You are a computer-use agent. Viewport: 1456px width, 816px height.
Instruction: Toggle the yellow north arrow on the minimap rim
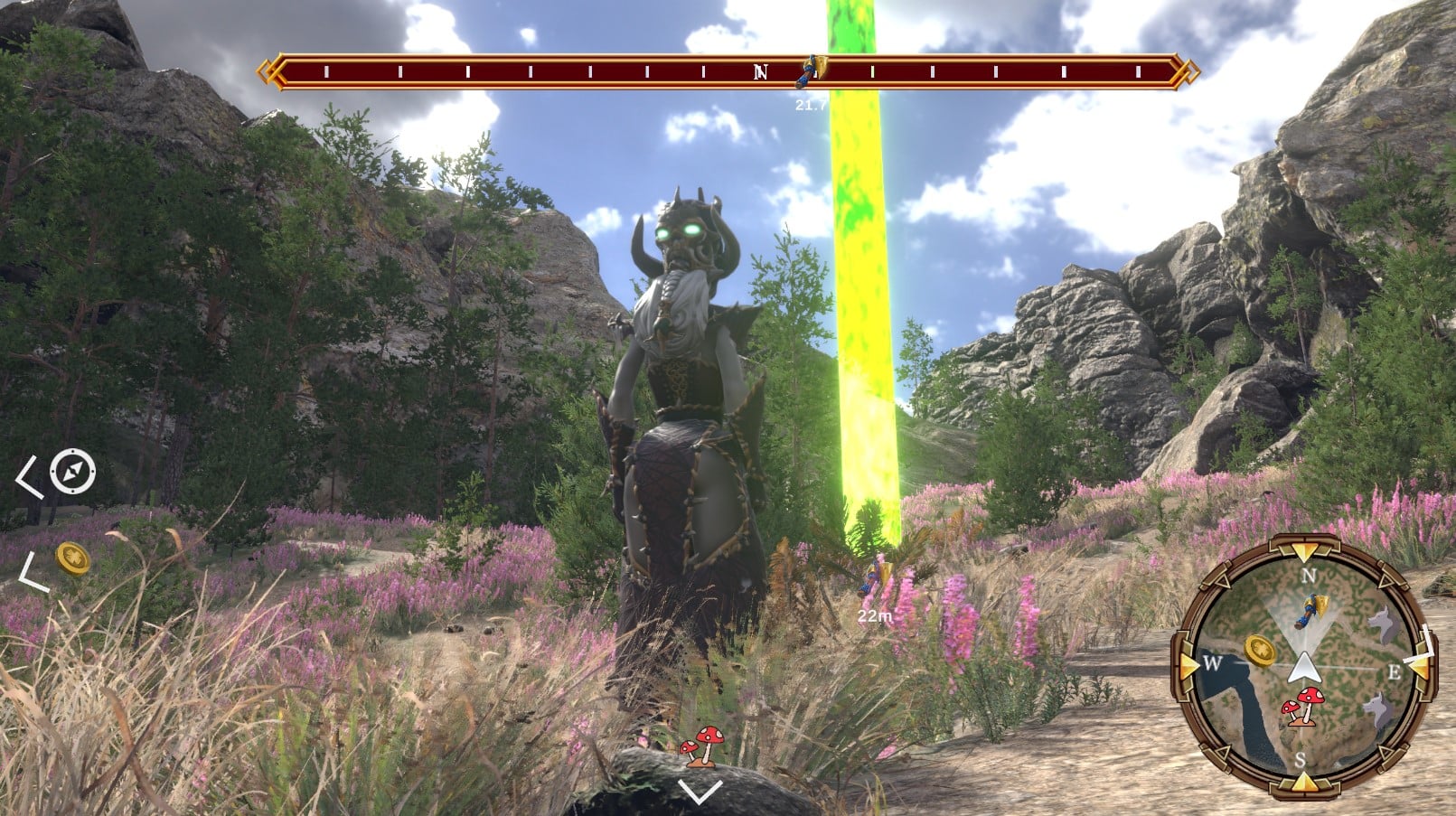coord(1304,549)
